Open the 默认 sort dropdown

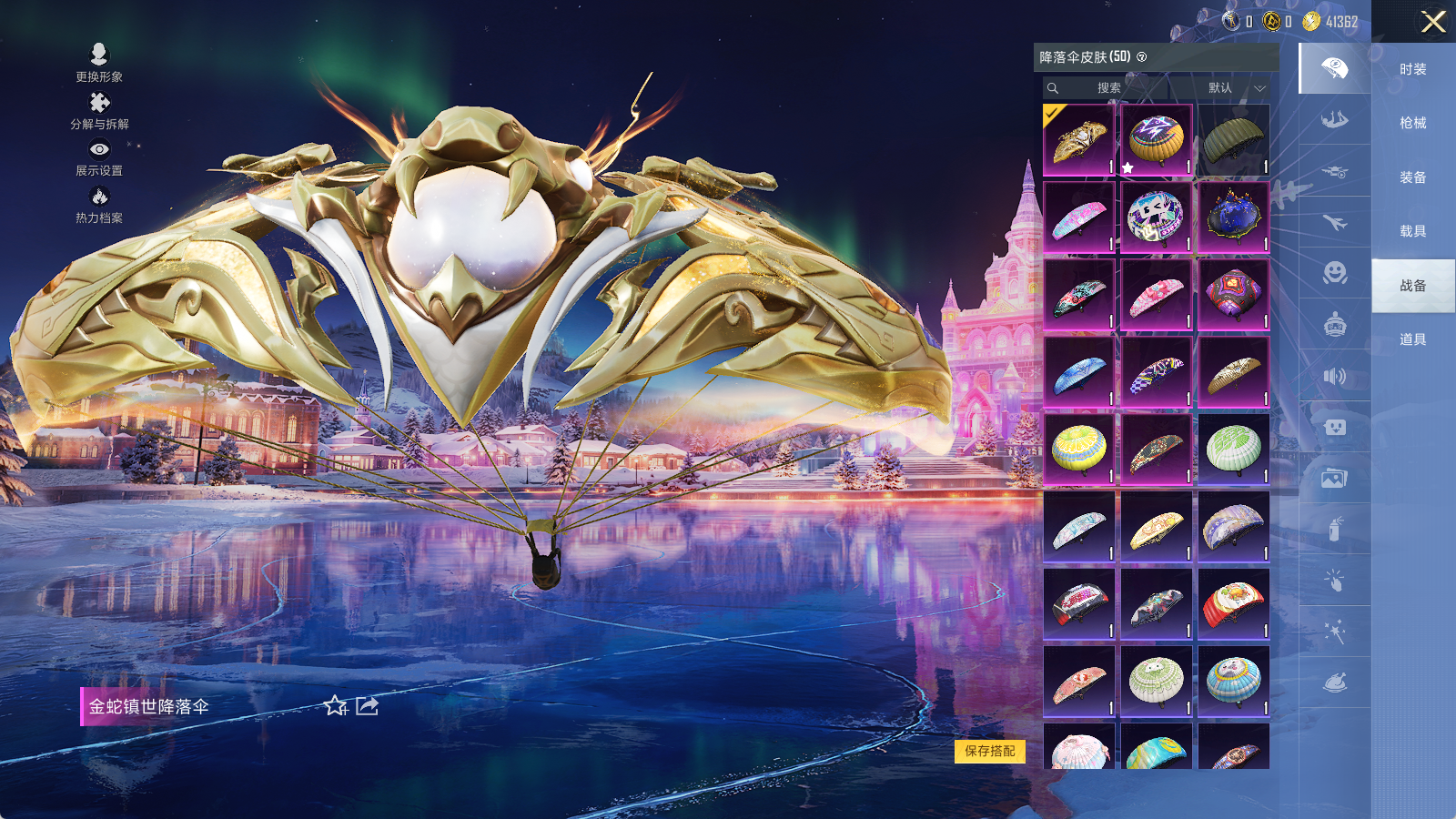[x=1234, y=88]
